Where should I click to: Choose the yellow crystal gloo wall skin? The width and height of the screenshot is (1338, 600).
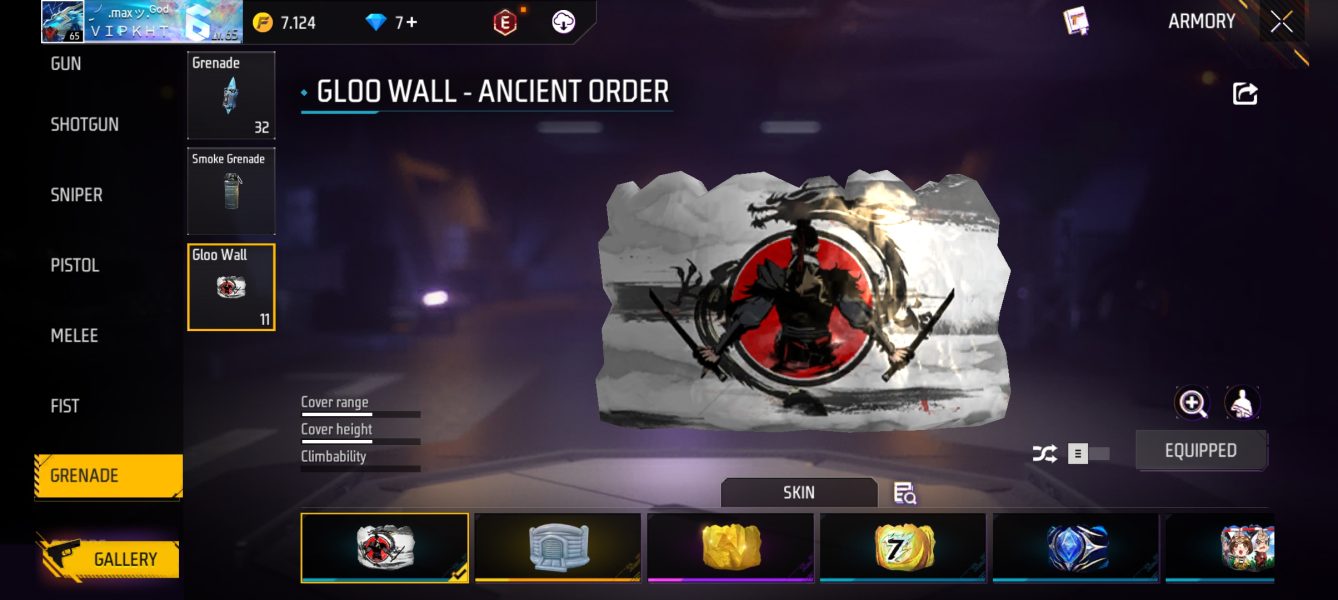coord(730,547)
